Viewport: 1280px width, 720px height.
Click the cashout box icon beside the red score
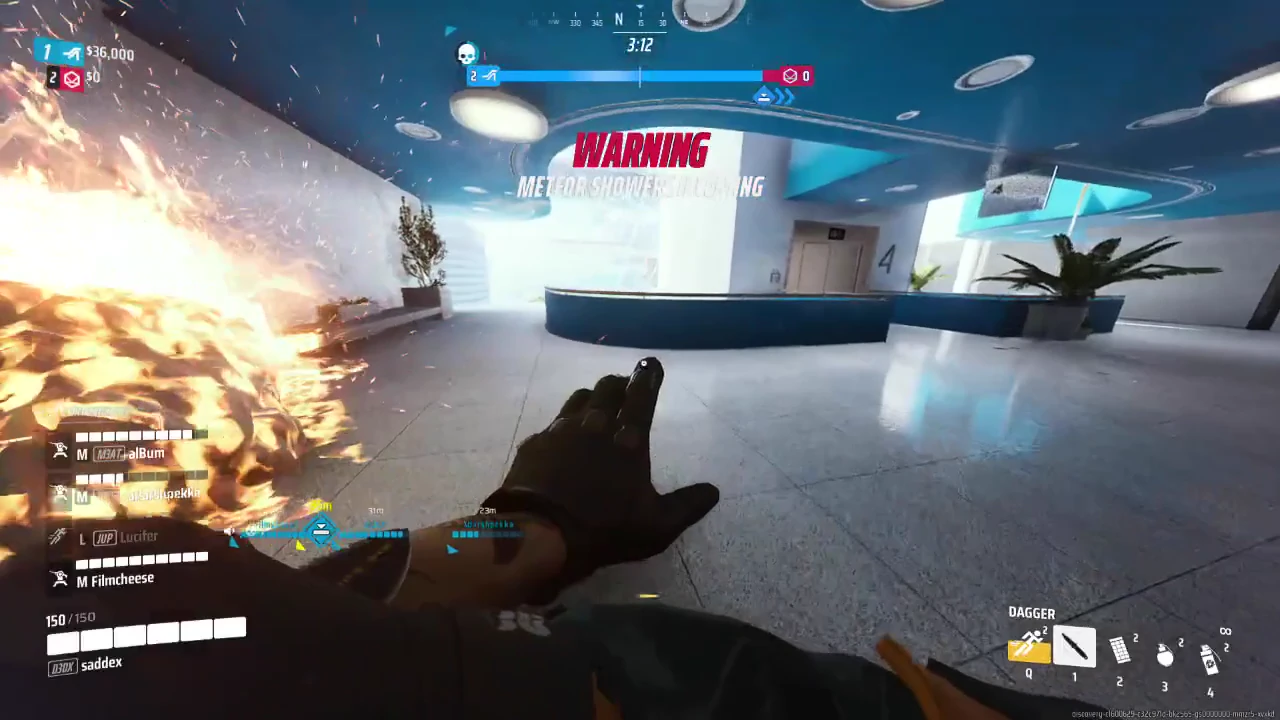click(x=789, y=75)
